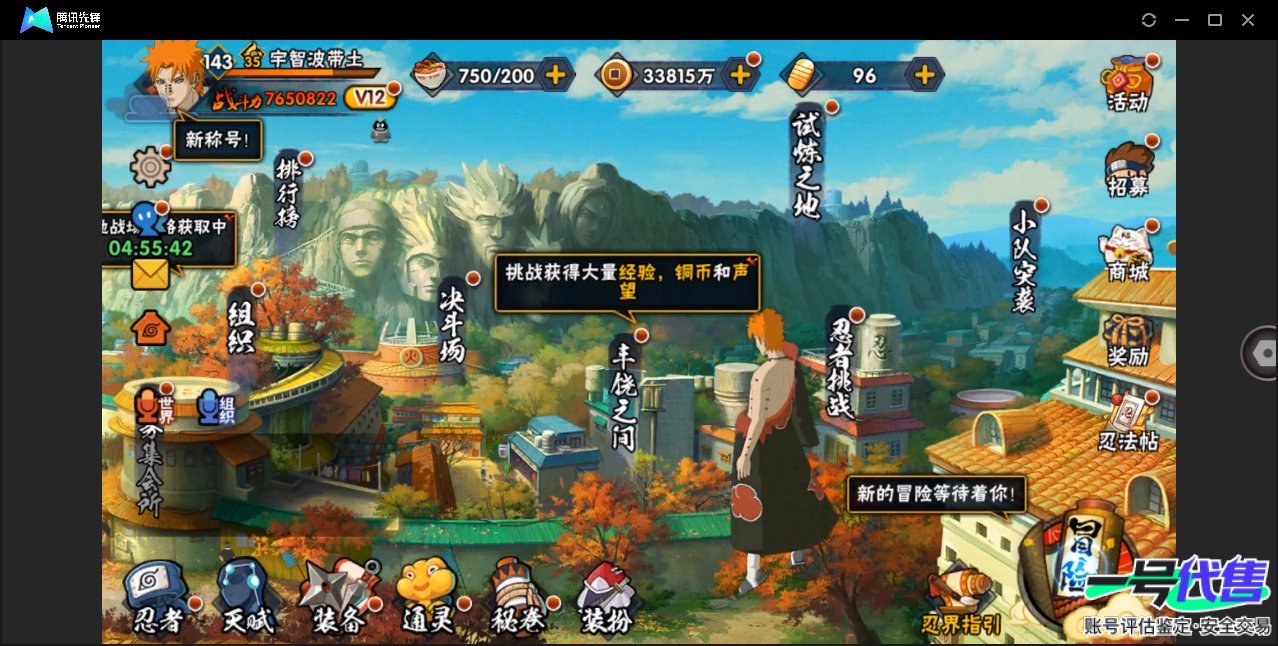This screenshot has height=646, width=1278.
Task: Add copper coins with the plus button
Action: 740,74
